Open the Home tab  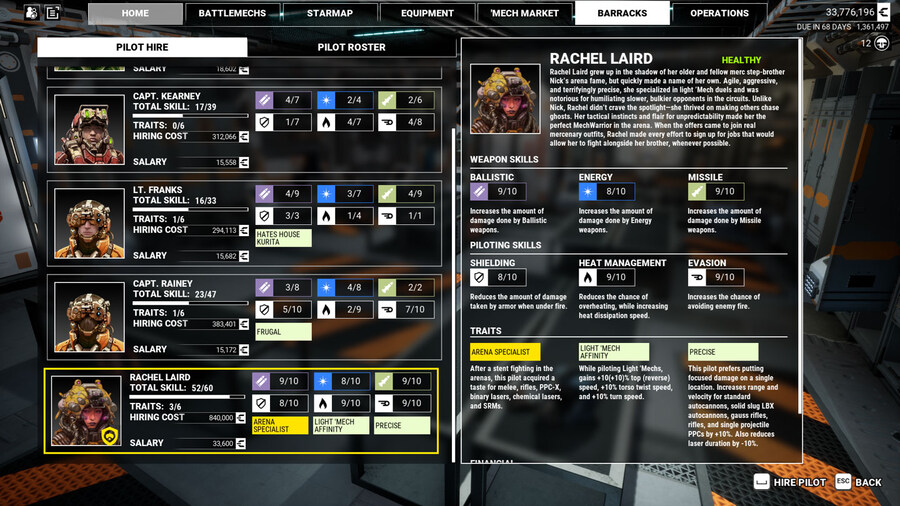coord(134,13)
